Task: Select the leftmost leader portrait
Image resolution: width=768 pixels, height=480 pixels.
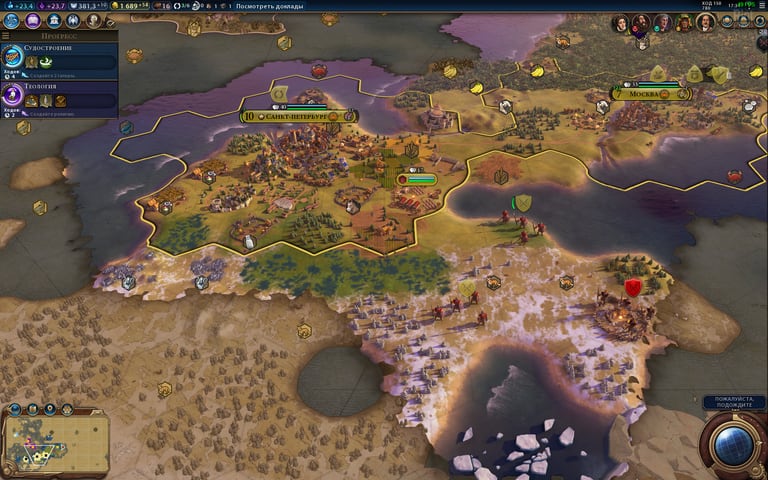Action: coord(620,22)
